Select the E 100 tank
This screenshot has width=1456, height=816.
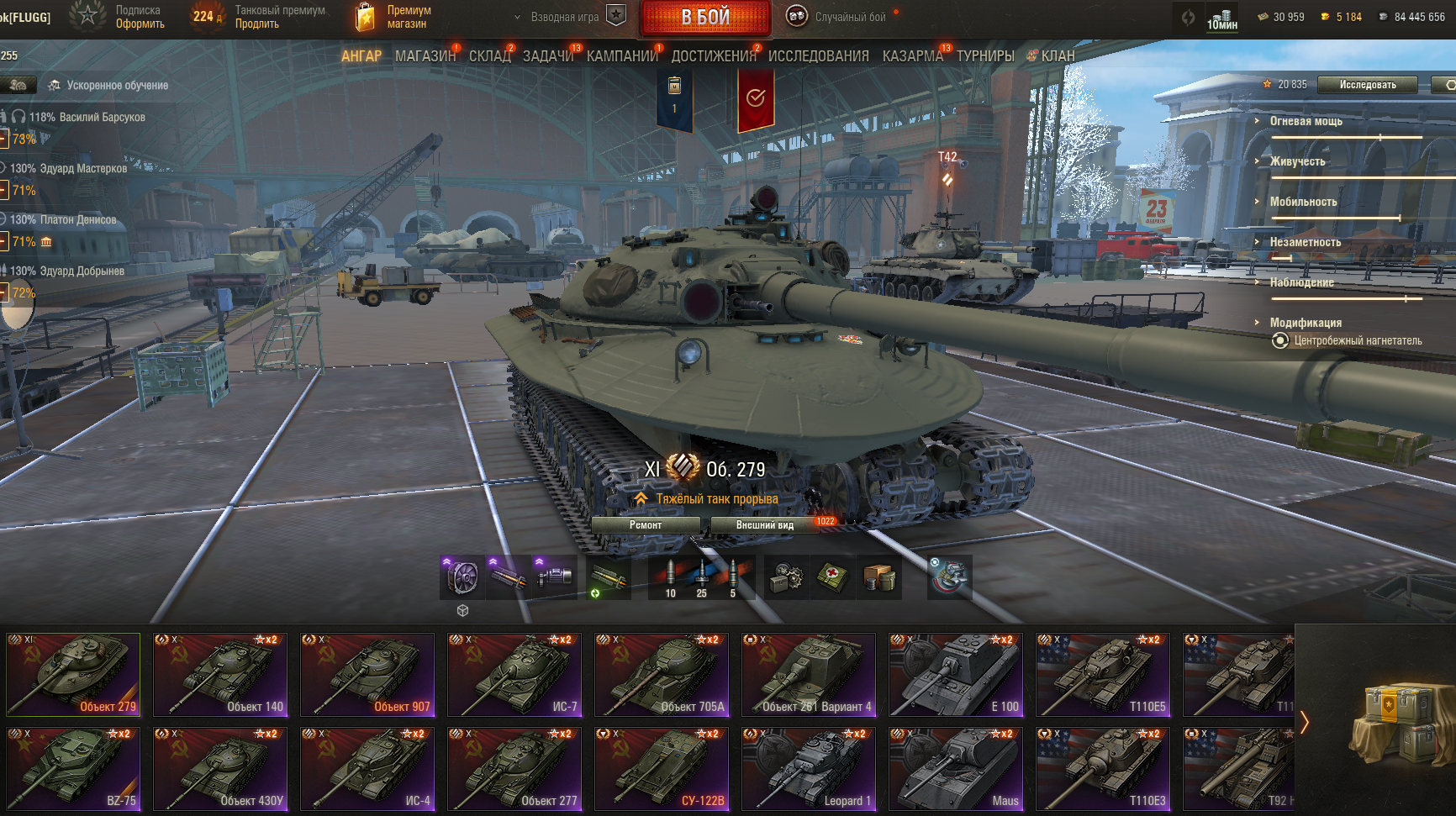(956, 675)
